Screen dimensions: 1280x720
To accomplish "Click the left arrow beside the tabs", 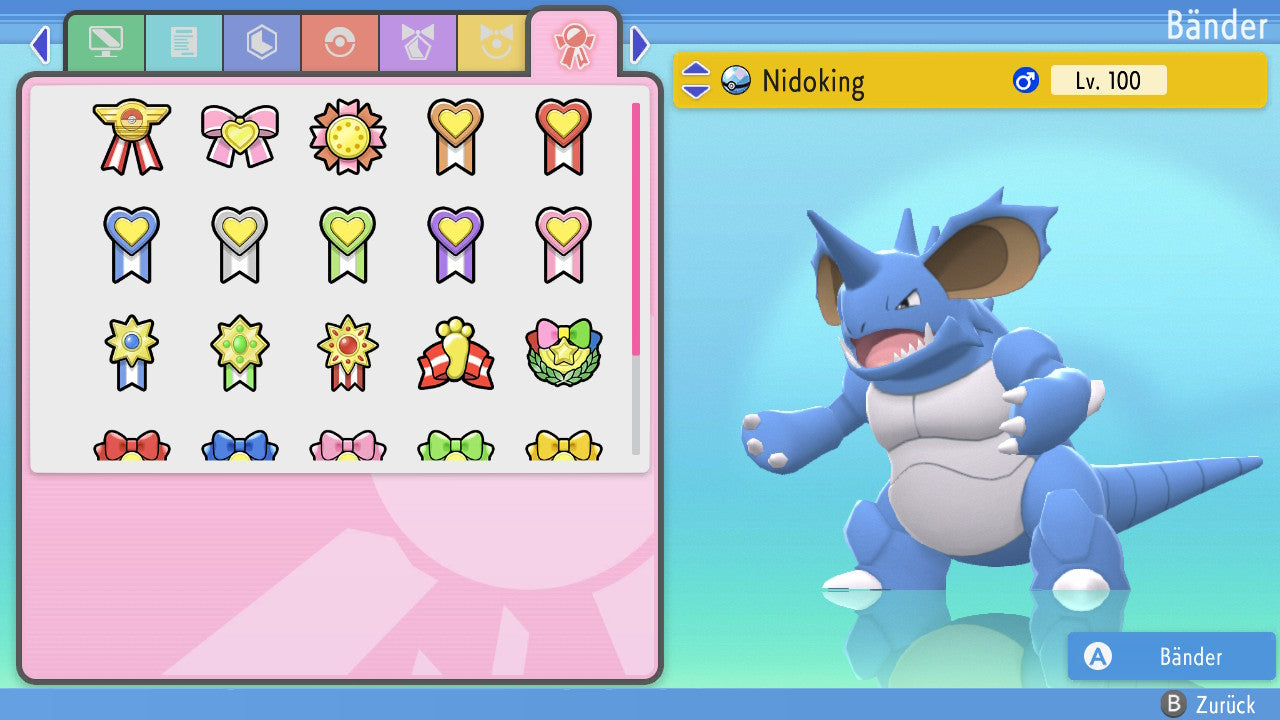I will pyautogui.click(x=40, y=44).
